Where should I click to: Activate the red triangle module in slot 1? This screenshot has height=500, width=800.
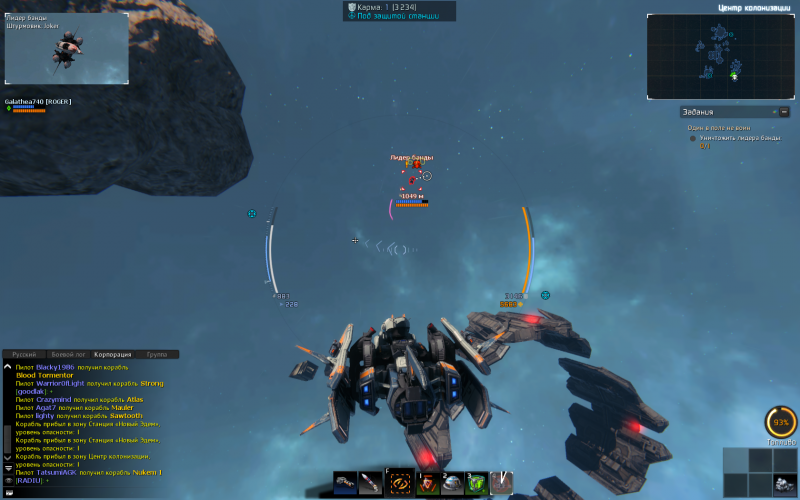click(427, 483)
